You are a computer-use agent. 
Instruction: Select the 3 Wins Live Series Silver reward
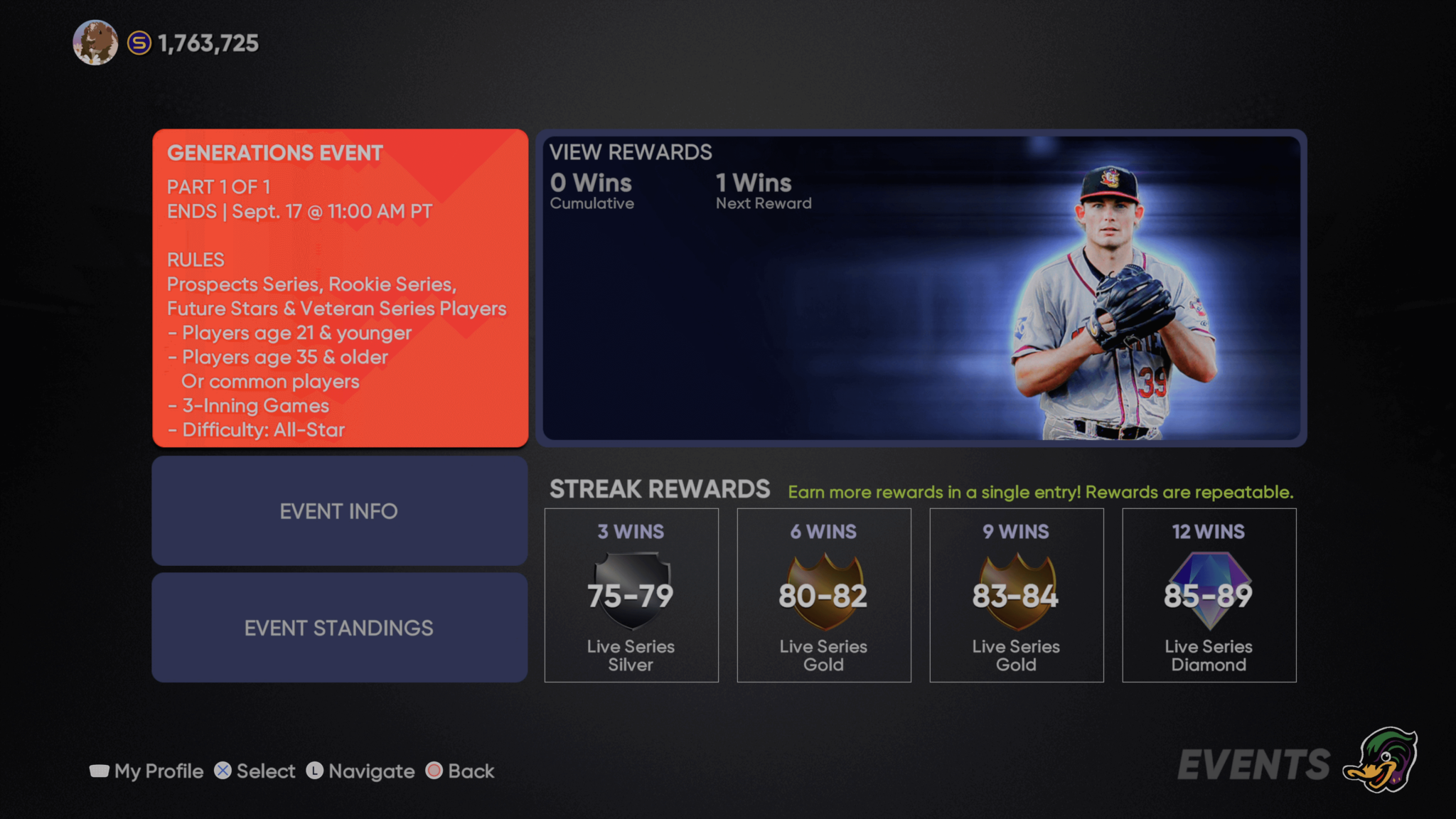(x=631, y=595)
